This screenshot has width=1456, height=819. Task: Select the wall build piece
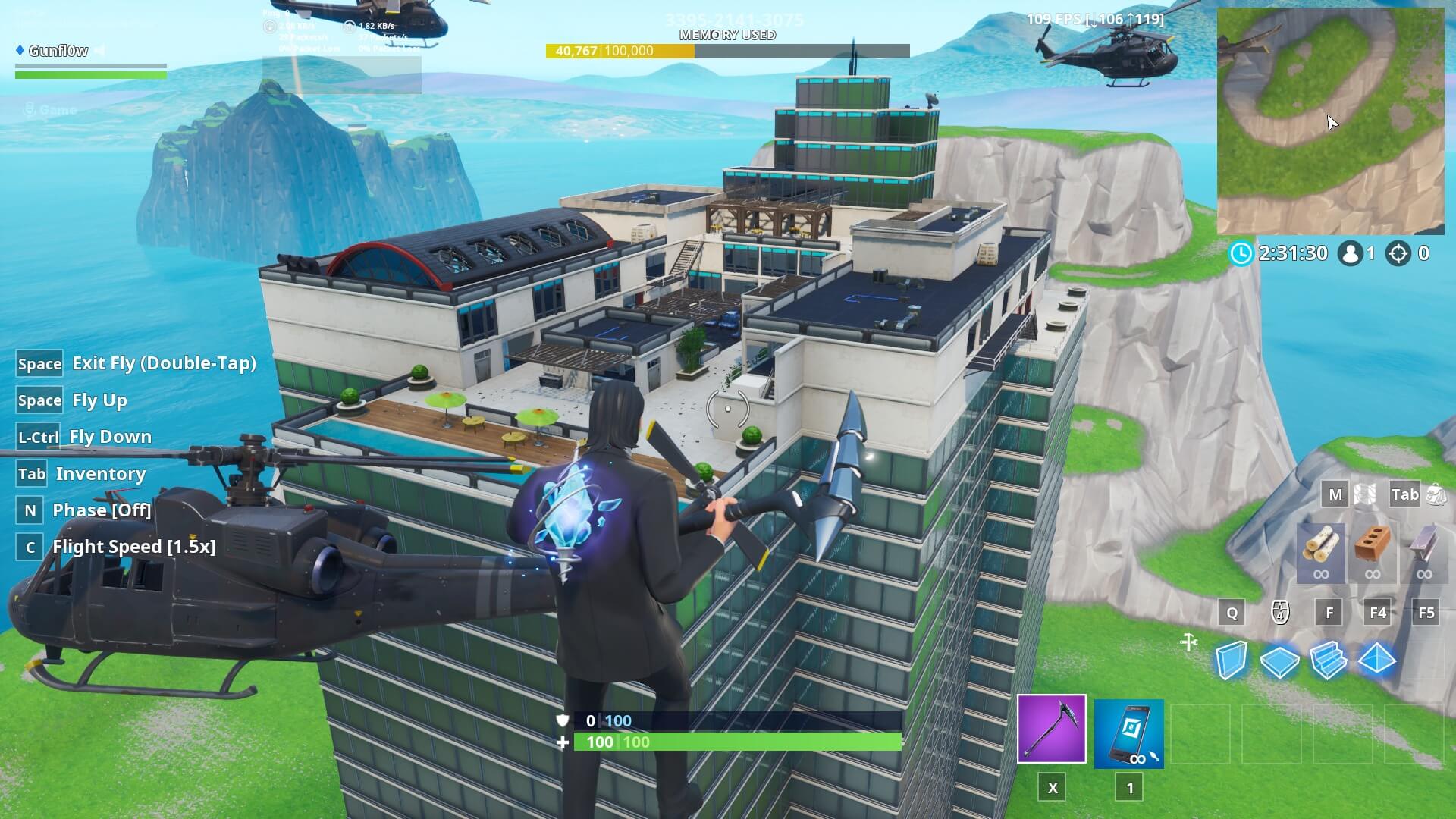(1231, 660)
